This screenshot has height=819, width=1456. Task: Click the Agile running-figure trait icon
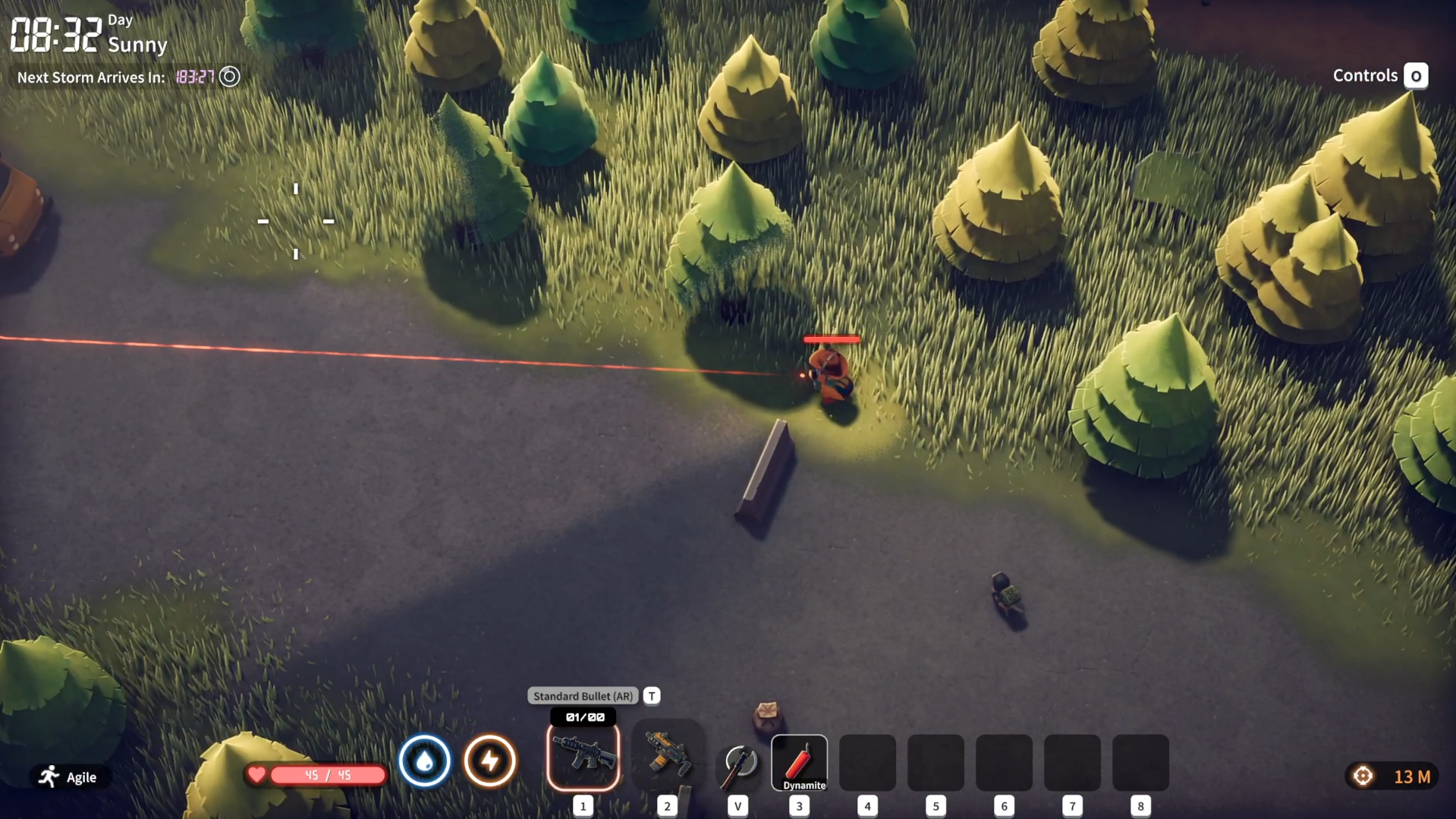[49, 776]
